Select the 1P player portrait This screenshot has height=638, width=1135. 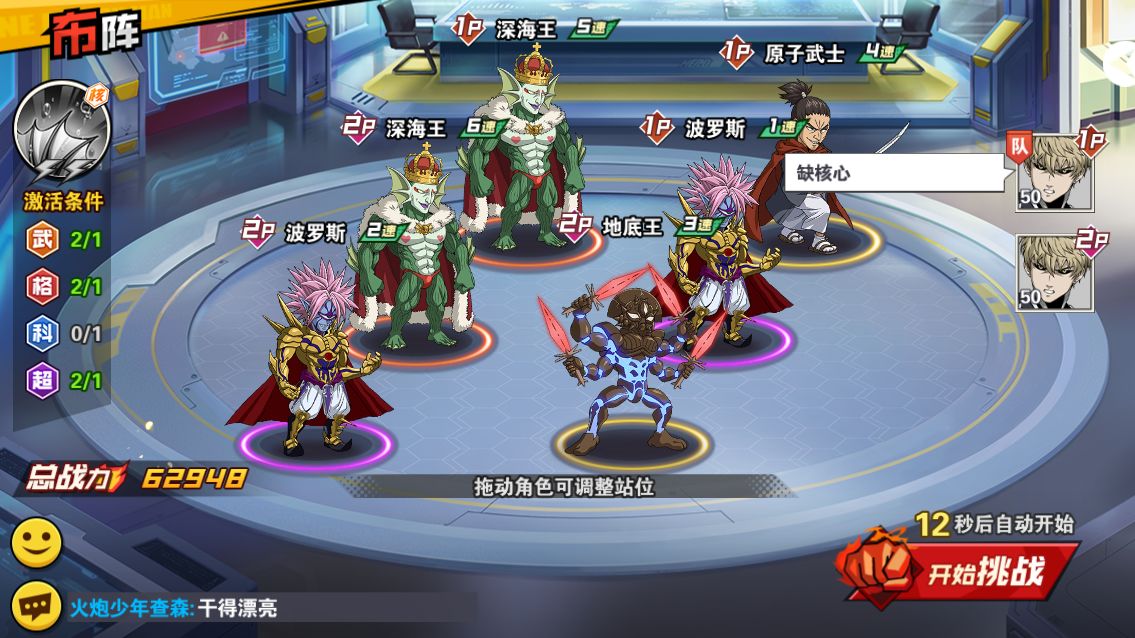click(x=1055, y=172)
